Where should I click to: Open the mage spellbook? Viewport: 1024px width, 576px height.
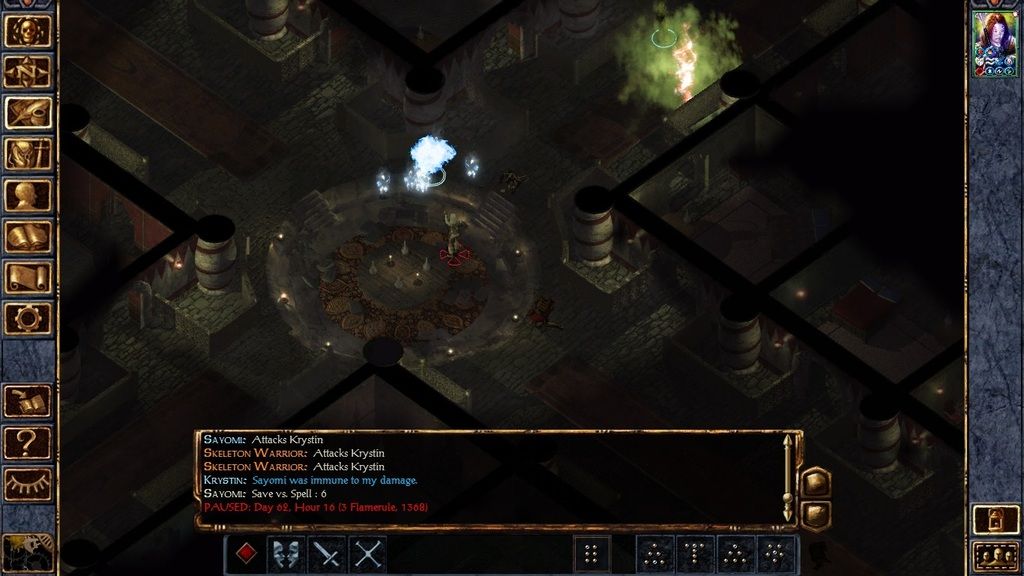[x=28, y=236]
